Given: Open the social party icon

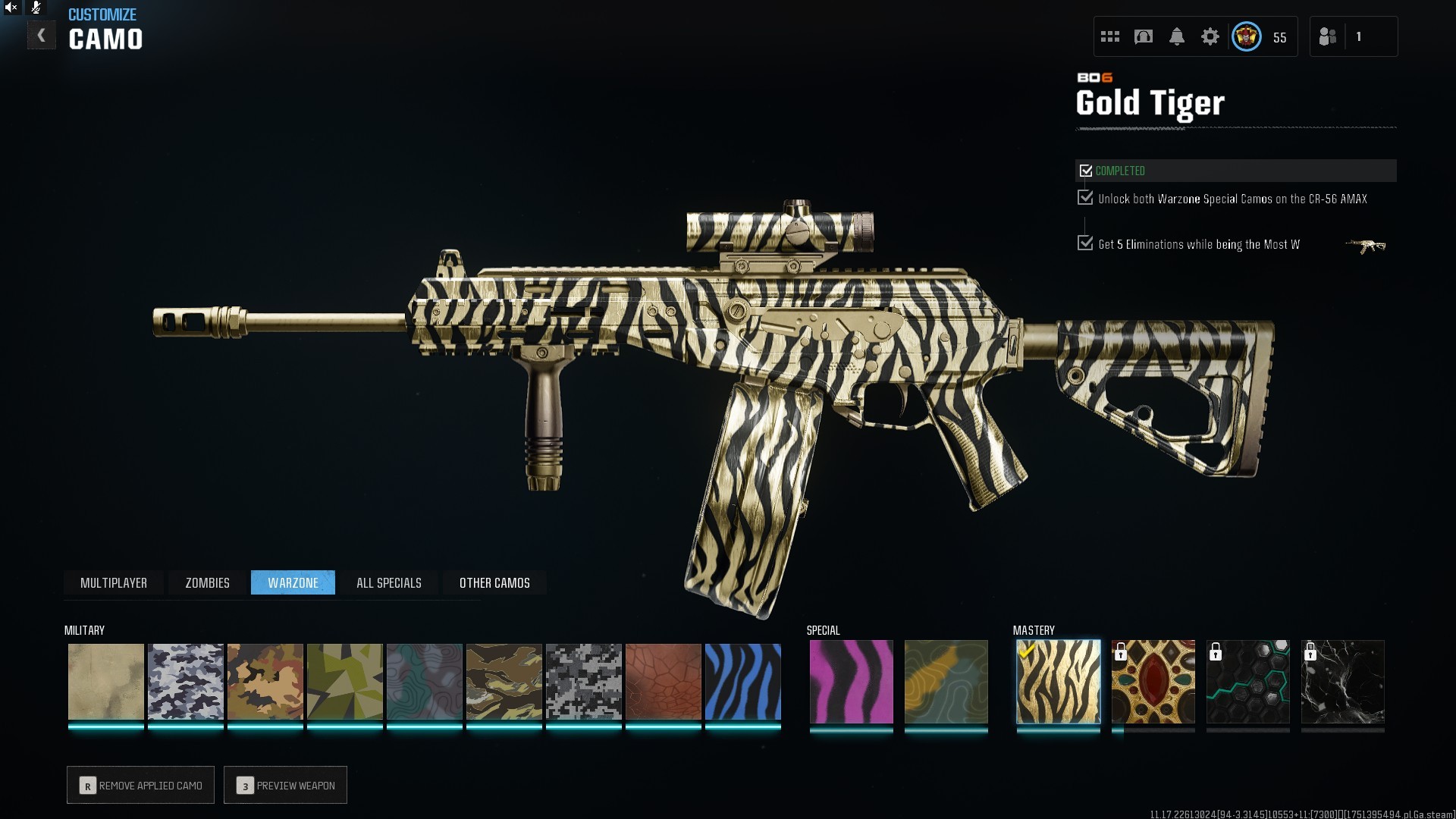Looking at the screenshot, I should click(1328, 36).
